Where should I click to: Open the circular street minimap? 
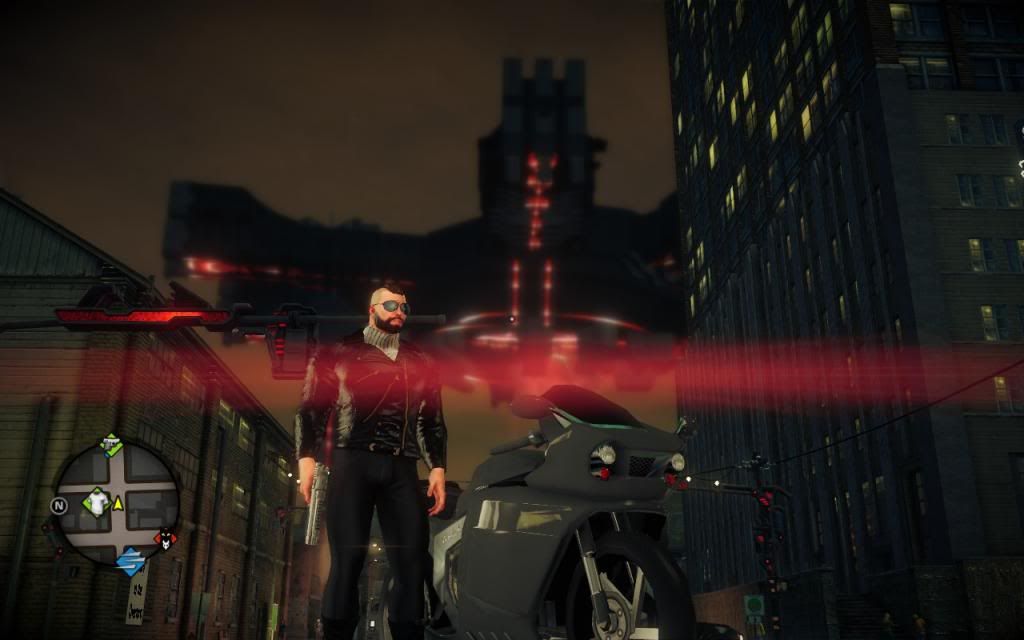[116, 503]
